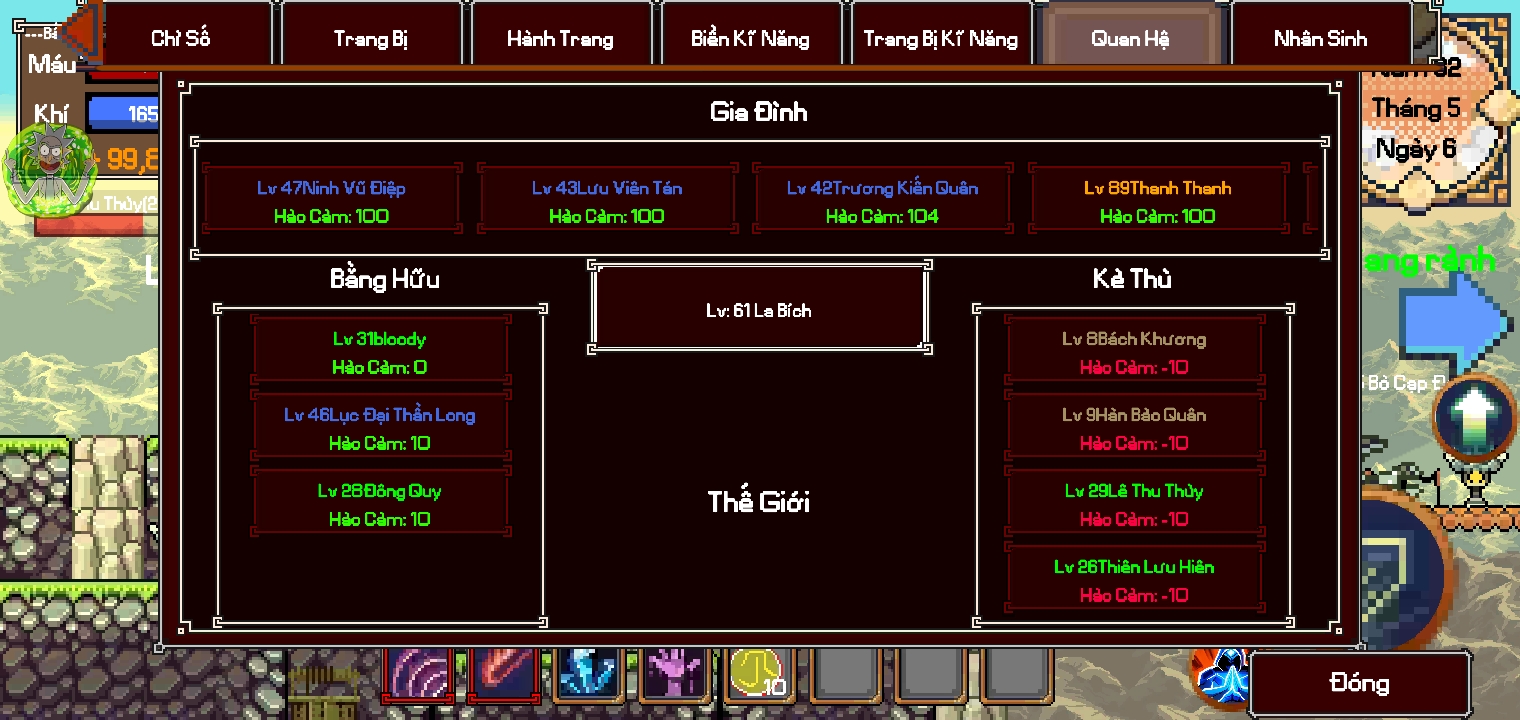Switch to the Hành Trang tab
Image resolution: width=1520 pixels, height=720 pixels.
click(561, 35)
